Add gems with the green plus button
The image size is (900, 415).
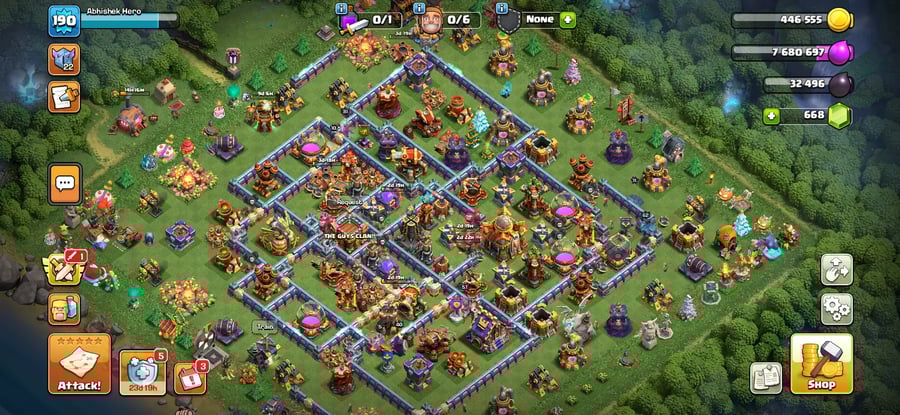pyautogui.click(x=770, y=116)
